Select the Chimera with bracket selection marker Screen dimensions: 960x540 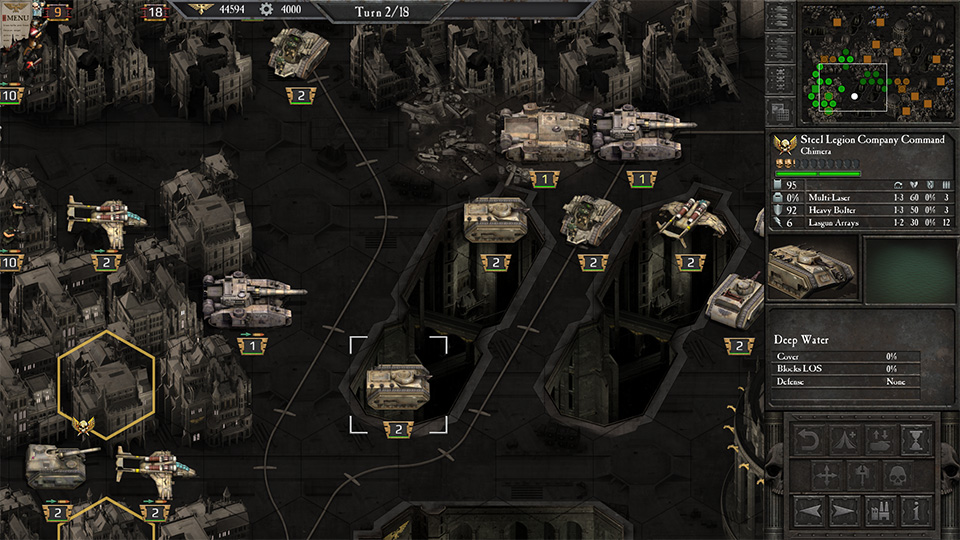(x=398, y=385)
